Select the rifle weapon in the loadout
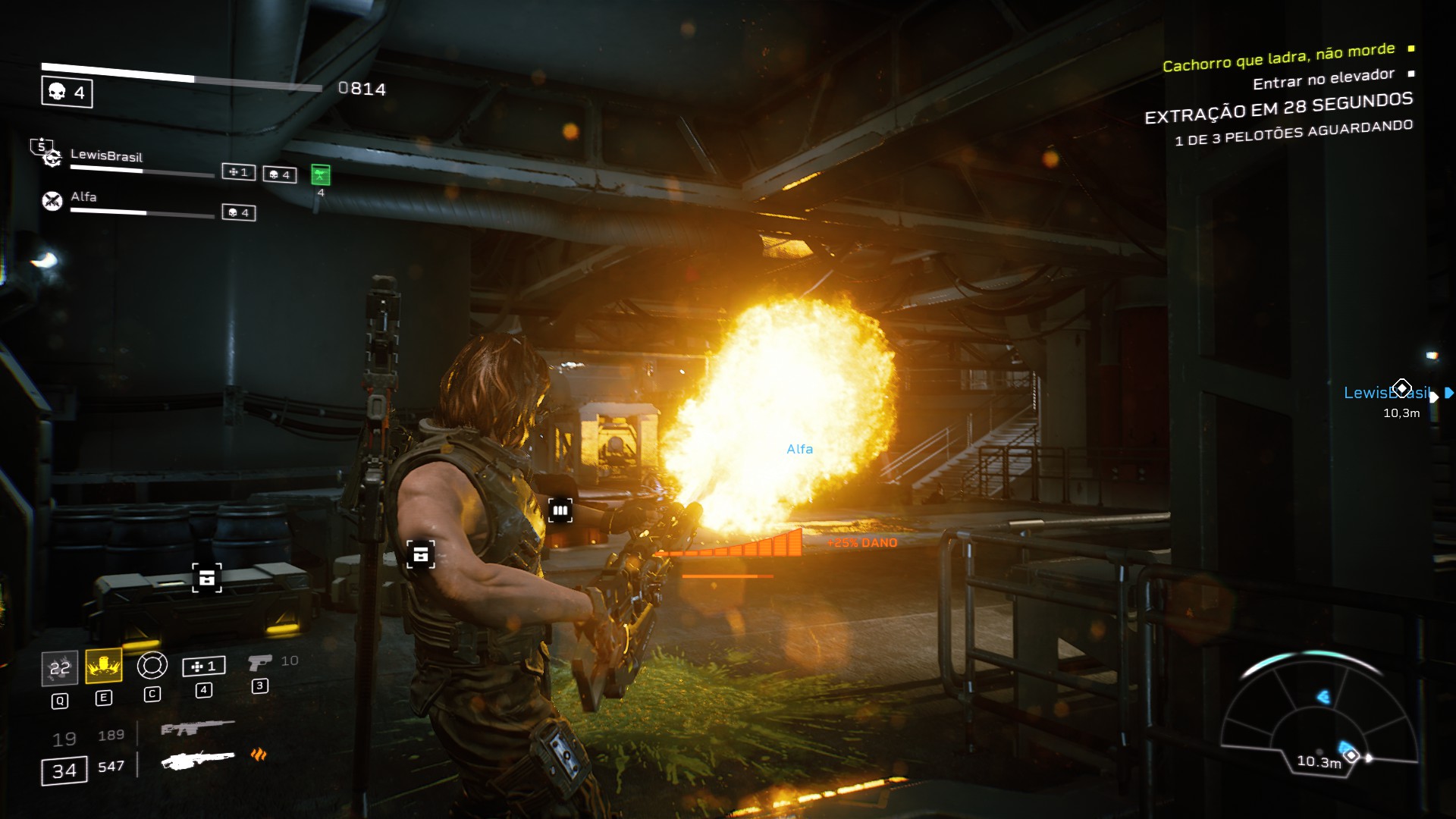Screen dimensions: 1456x819 click(197, 729)
